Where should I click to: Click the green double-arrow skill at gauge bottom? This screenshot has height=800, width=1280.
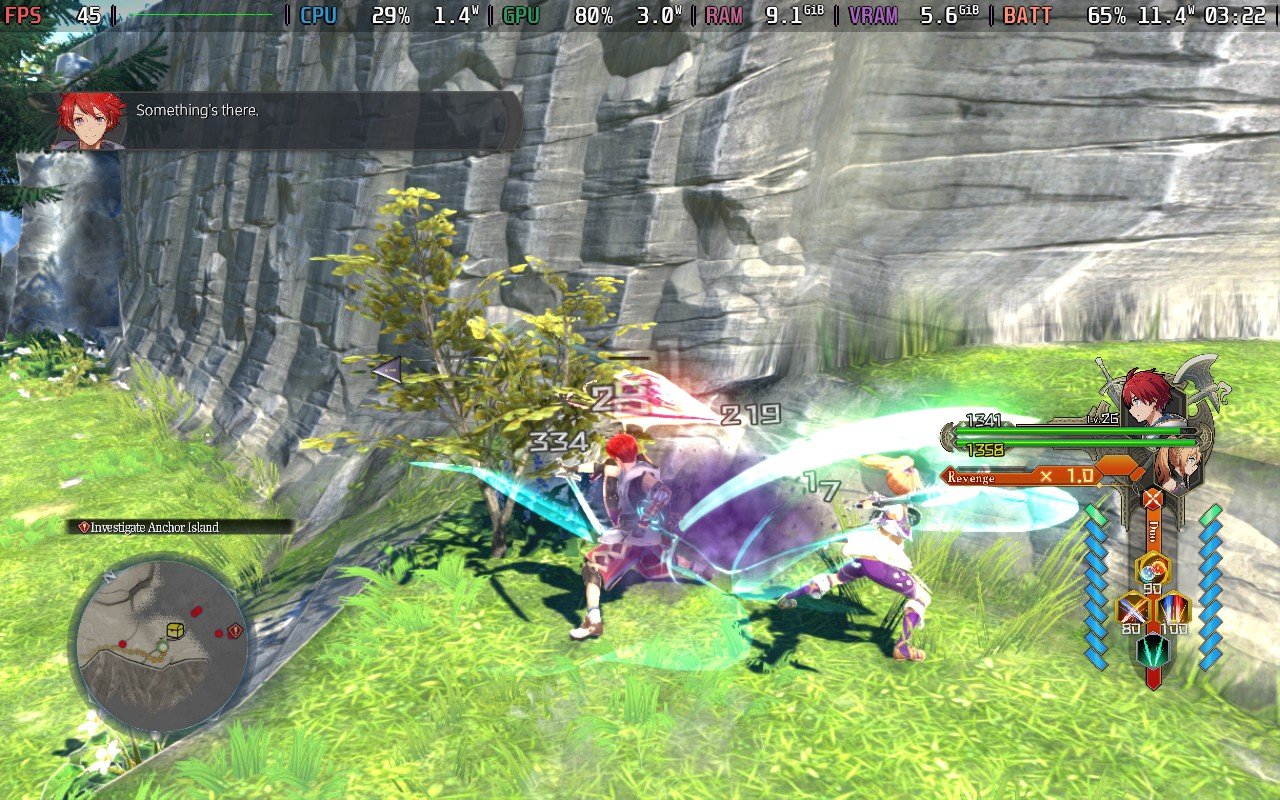pos(1151,652)
